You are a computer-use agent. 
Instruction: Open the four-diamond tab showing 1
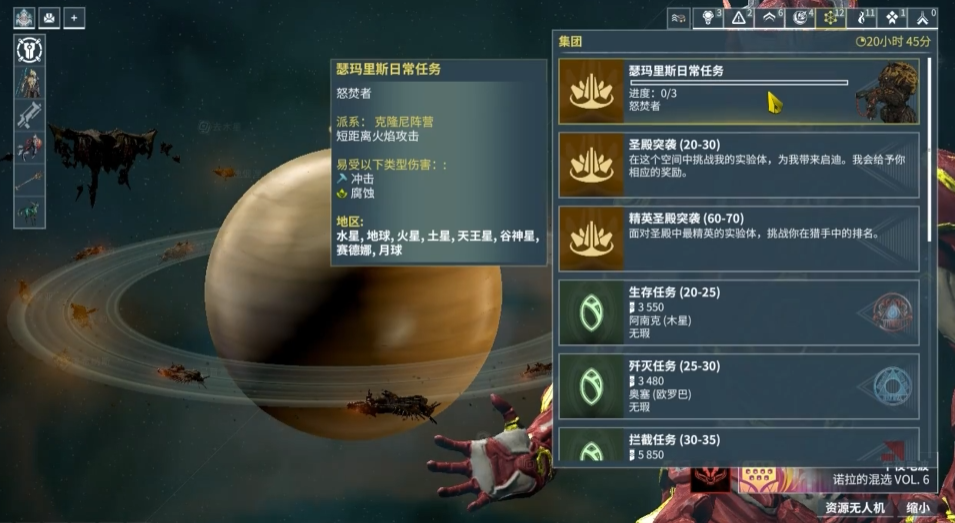click(892, 18)
